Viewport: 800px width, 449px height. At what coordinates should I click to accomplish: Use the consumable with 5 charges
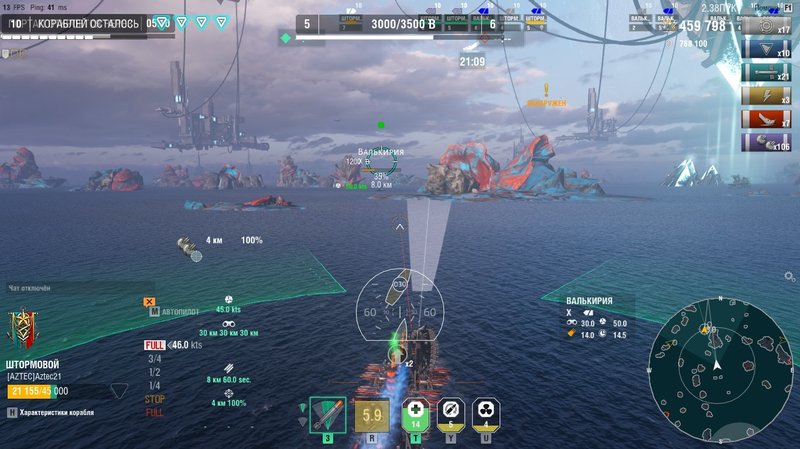[450, 412]
